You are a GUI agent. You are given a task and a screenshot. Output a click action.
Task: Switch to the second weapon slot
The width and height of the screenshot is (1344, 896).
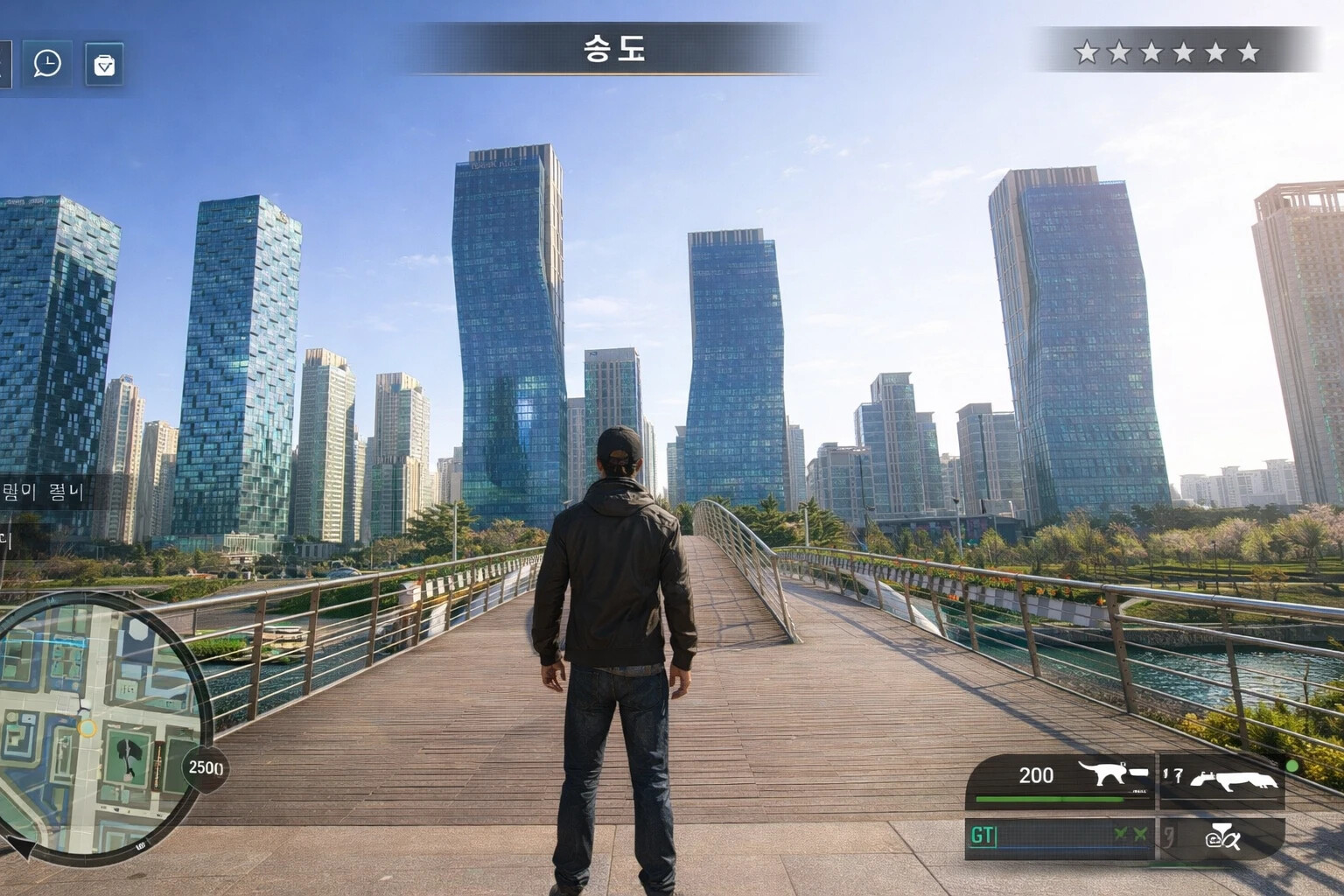[1222, 780]
